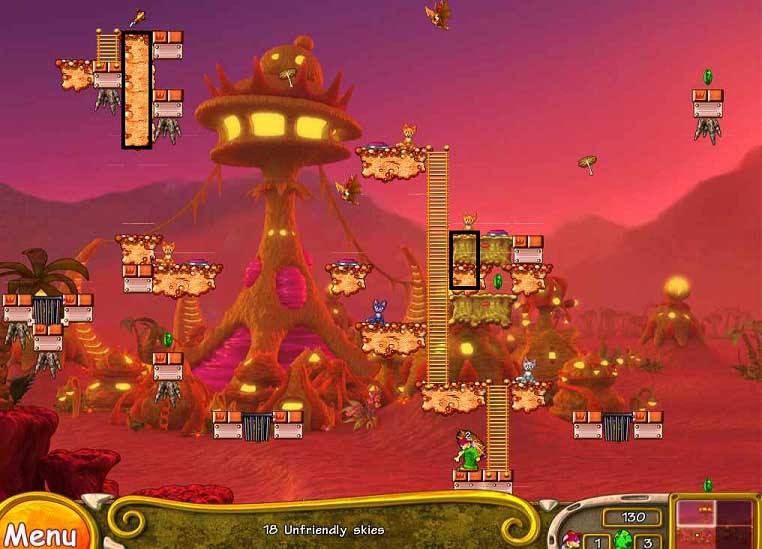The width and height of the screenshot is (762, 549).
Task: Open the orange Menu button
Action: click(x=38, y=531)
